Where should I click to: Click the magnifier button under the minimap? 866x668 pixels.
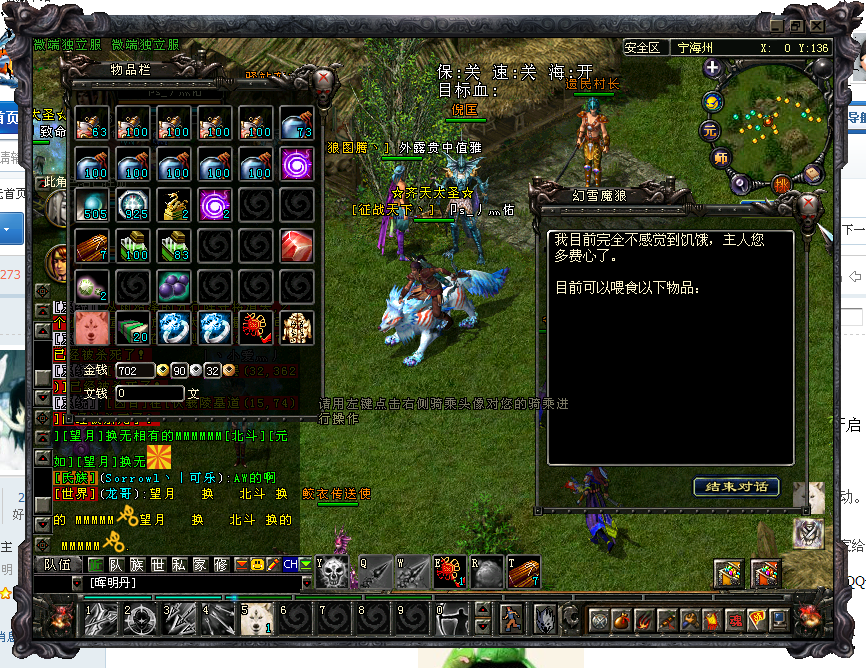(741, 183)
